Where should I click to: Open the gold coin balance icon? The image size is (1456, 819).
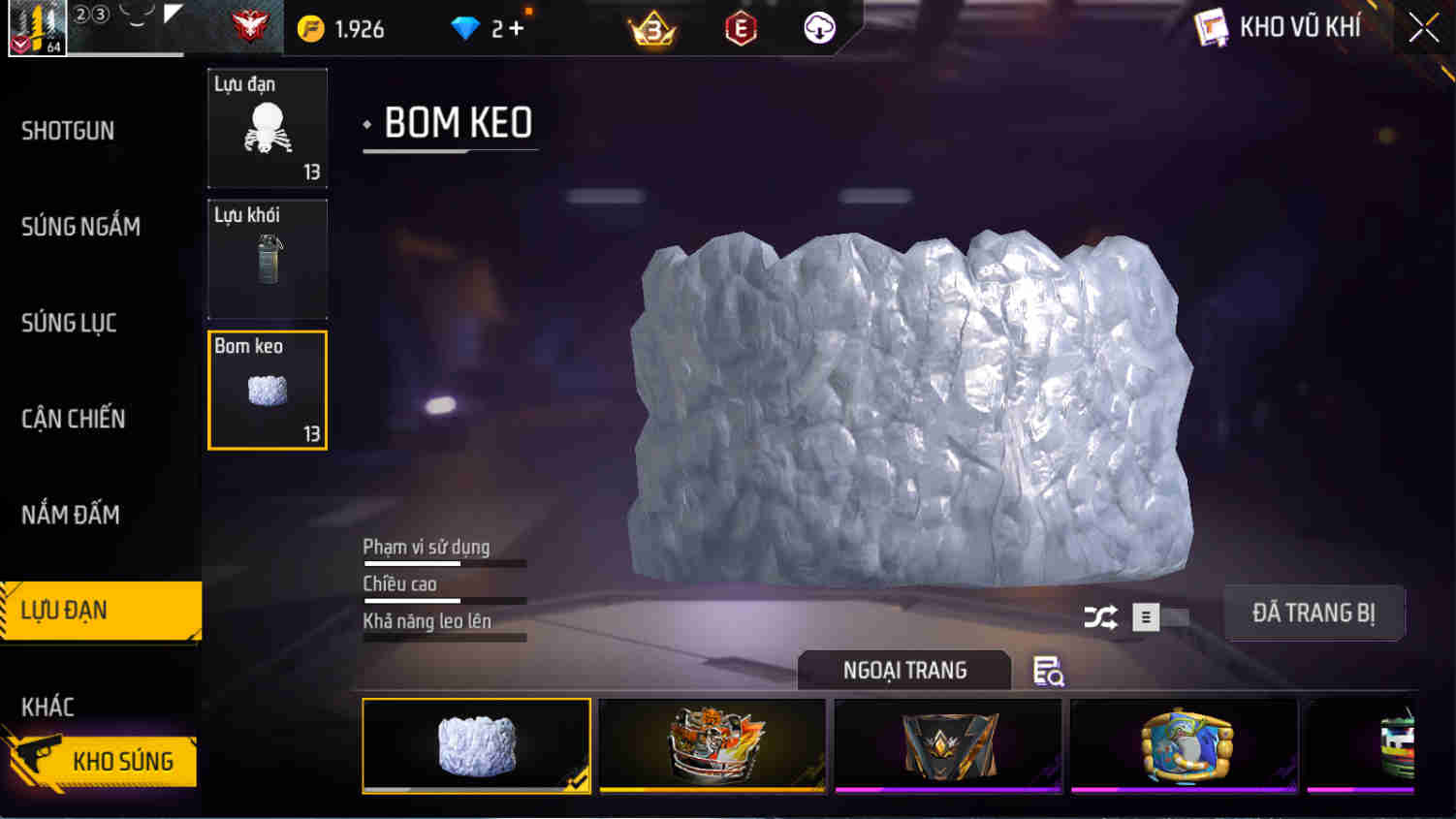[312, 29]
